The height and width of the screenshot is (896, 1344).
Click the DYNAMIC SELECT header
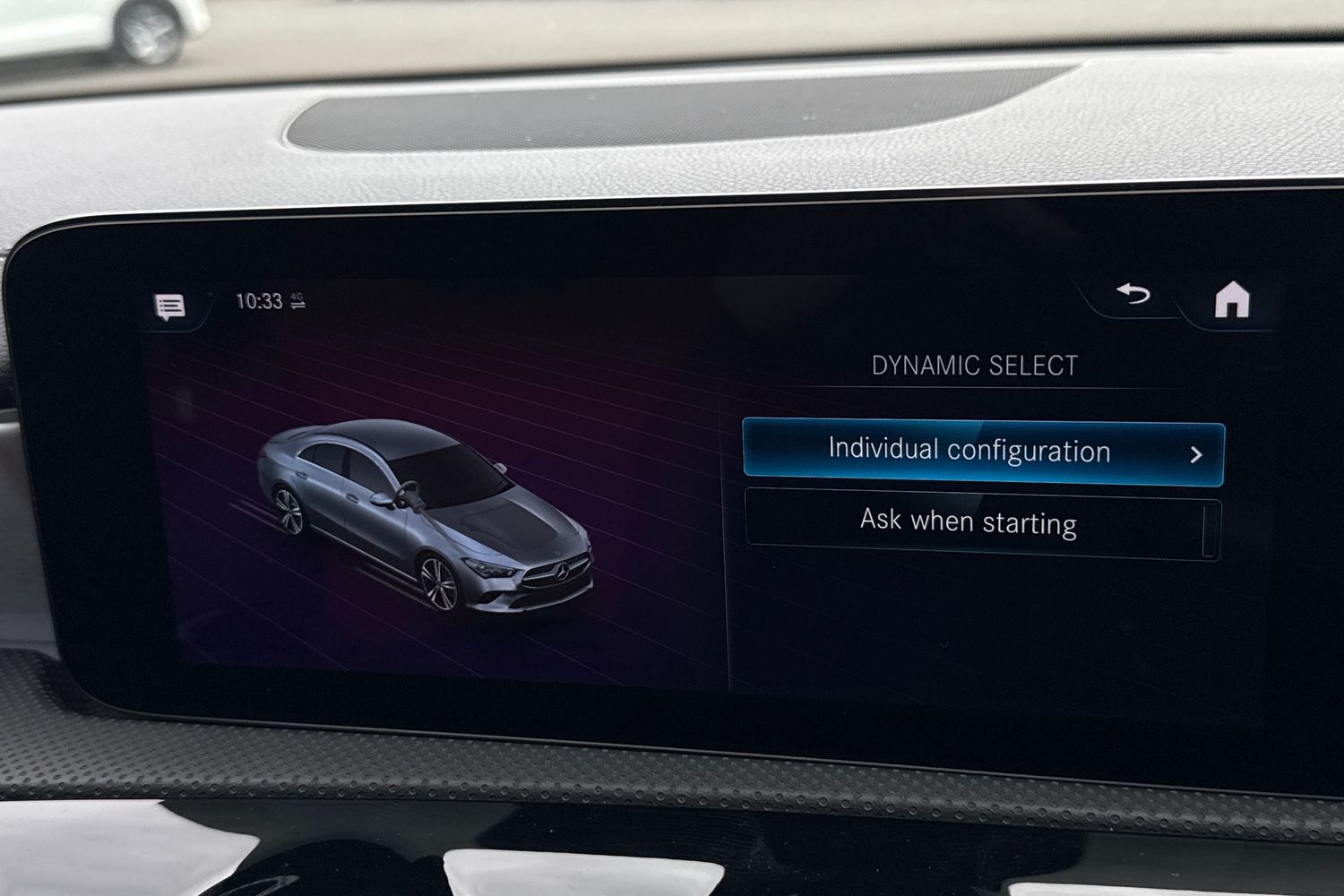(974, 365)
